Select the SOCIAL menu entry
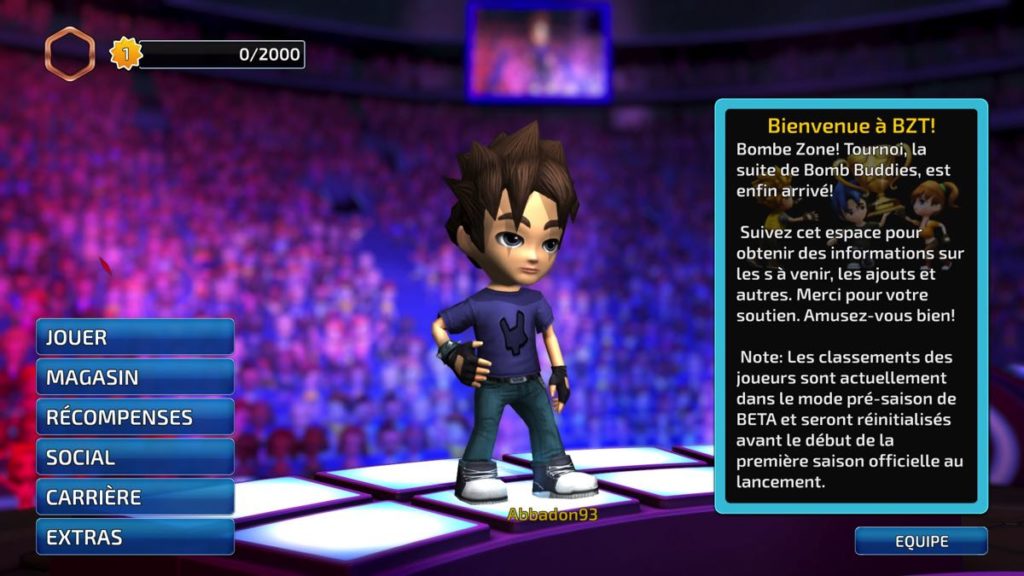 135,457
